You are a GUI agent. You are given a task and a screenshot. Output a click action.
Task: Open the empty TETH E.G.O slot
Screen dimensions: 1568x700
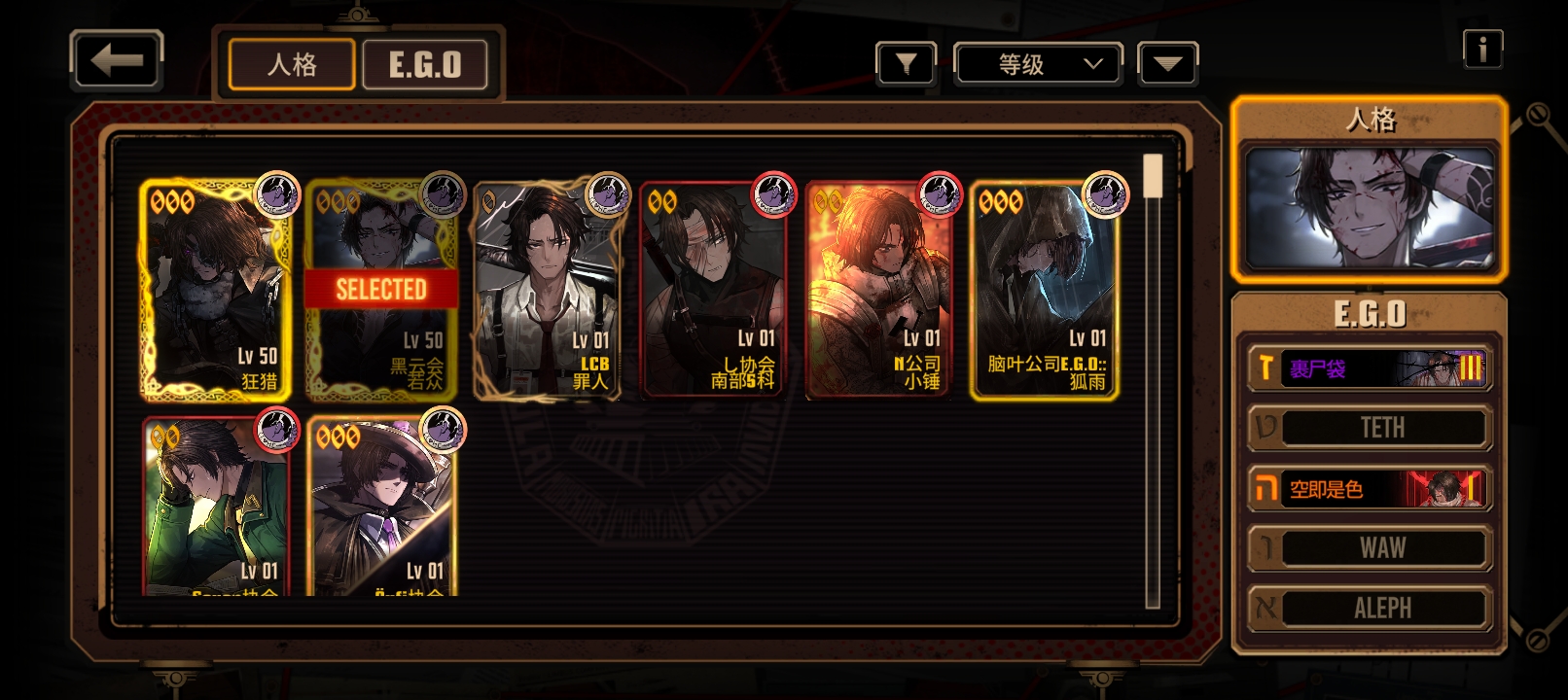(1370, 428)
